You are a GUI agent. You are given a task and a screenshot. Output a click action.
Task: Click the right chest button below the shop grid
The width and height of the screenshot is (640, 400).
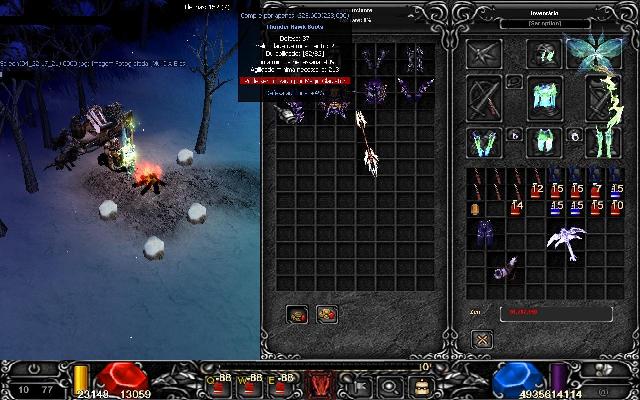point(327,314)
